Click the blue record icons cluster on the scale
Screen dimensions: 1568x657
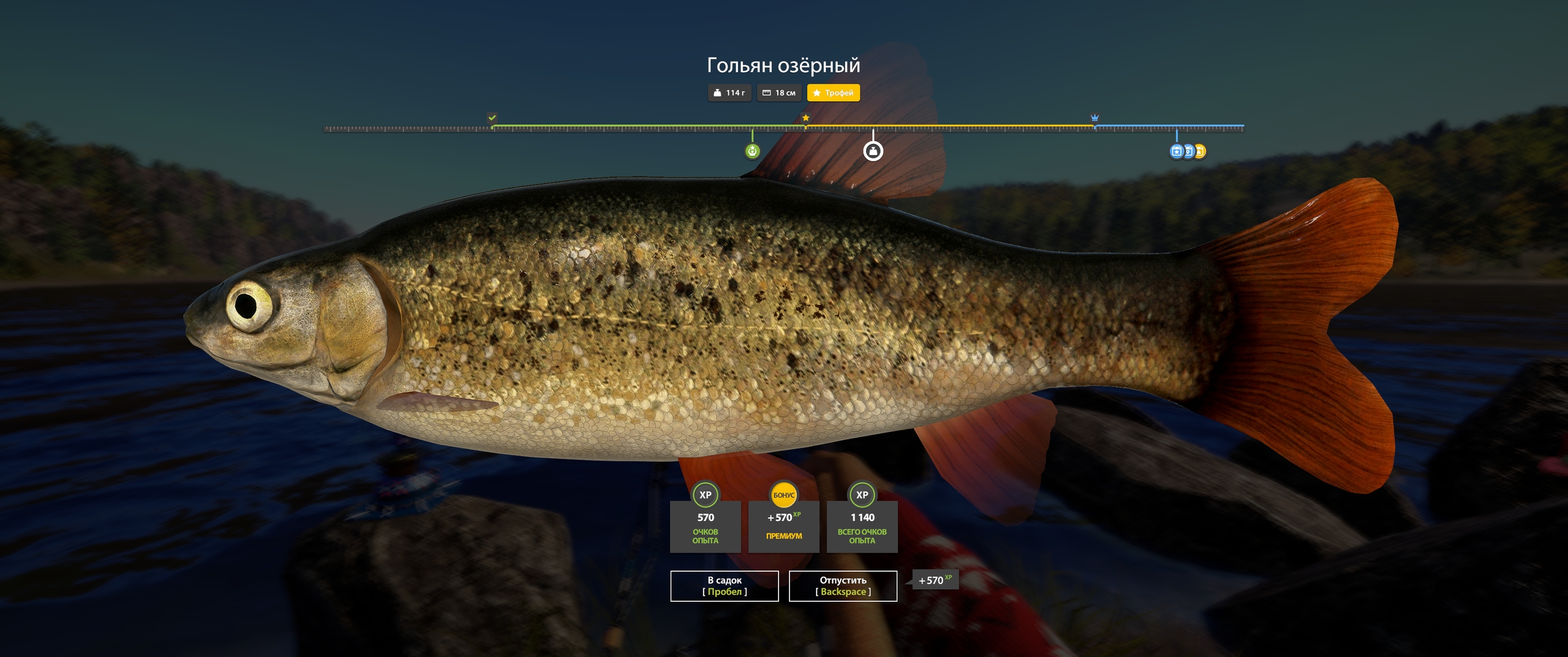coord(1187,151)
